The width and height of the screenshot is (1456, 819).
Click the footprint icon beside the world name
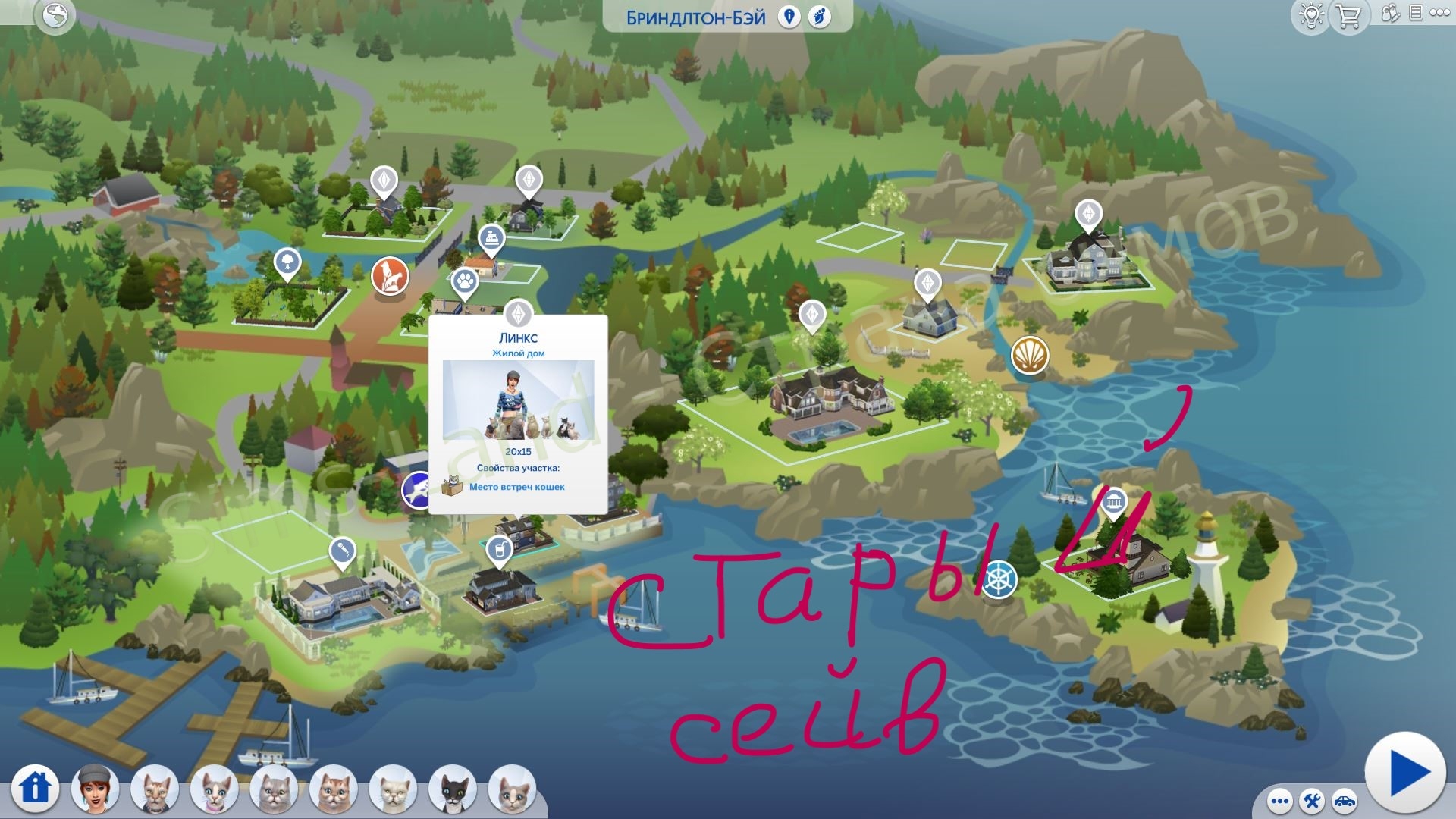(819, 17)
